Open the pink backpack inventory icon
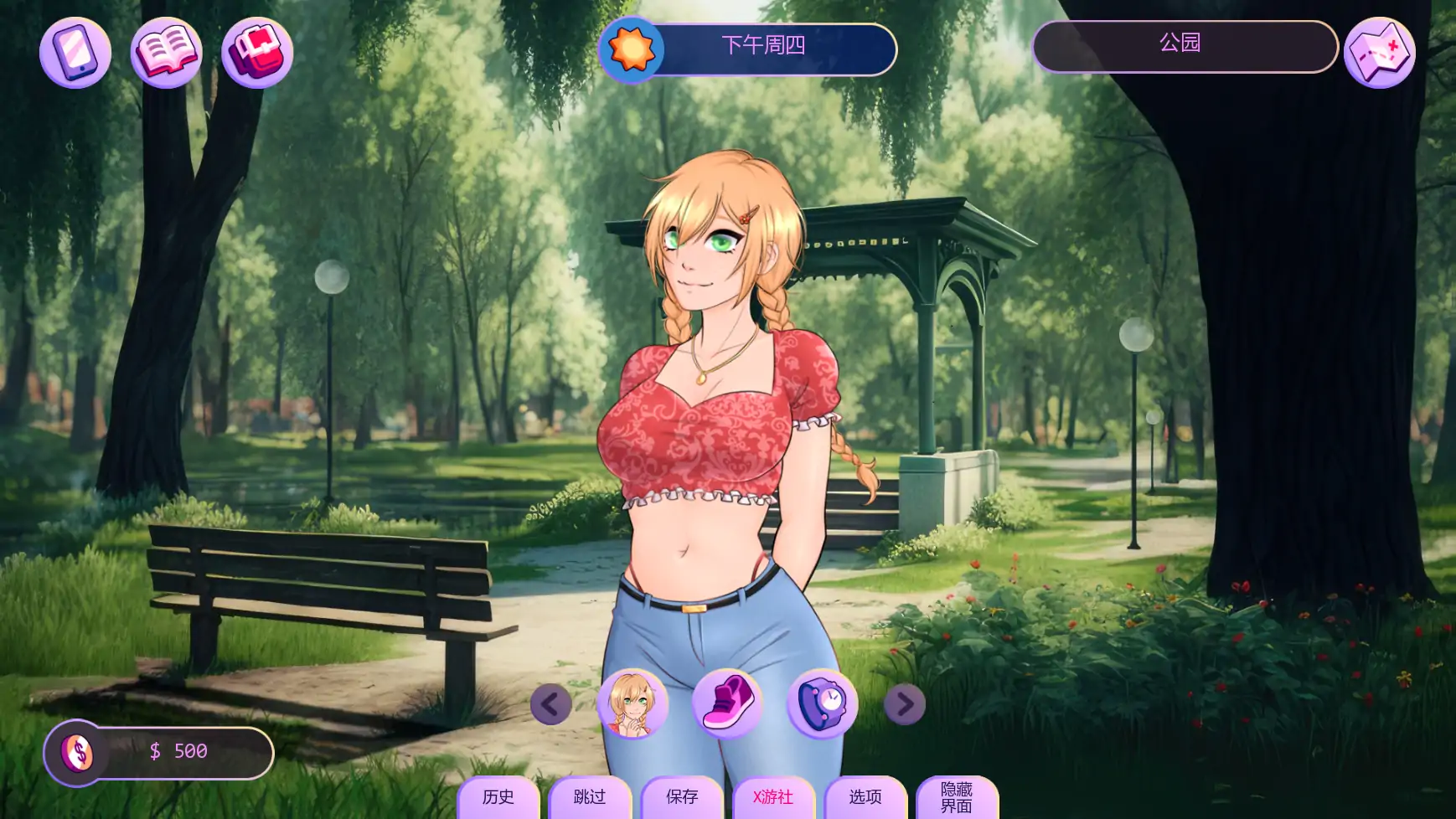This screenshot has height=819, width=1456. tap(257, 52)
